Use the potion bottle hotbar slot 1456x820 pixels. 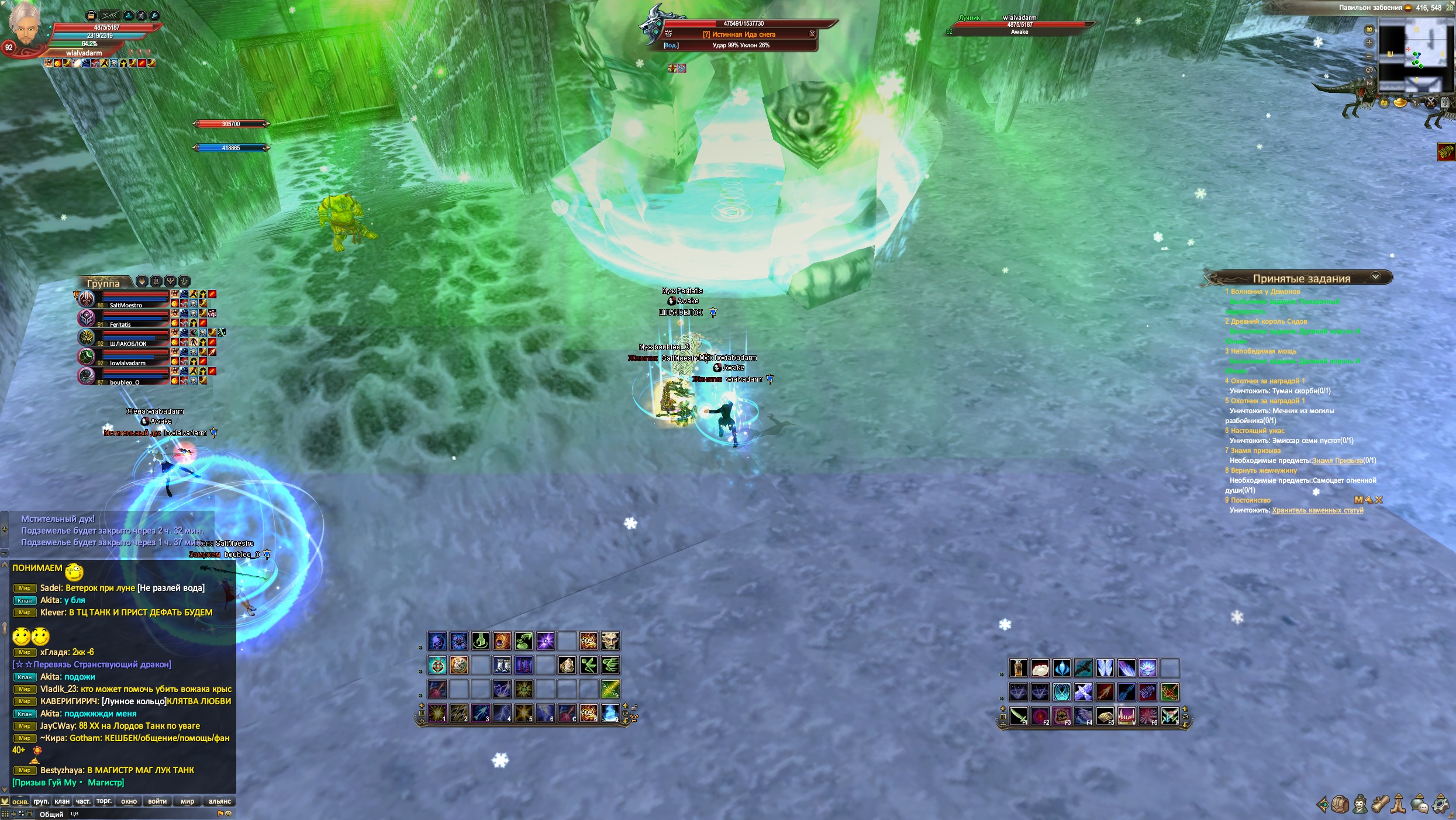1018,667
